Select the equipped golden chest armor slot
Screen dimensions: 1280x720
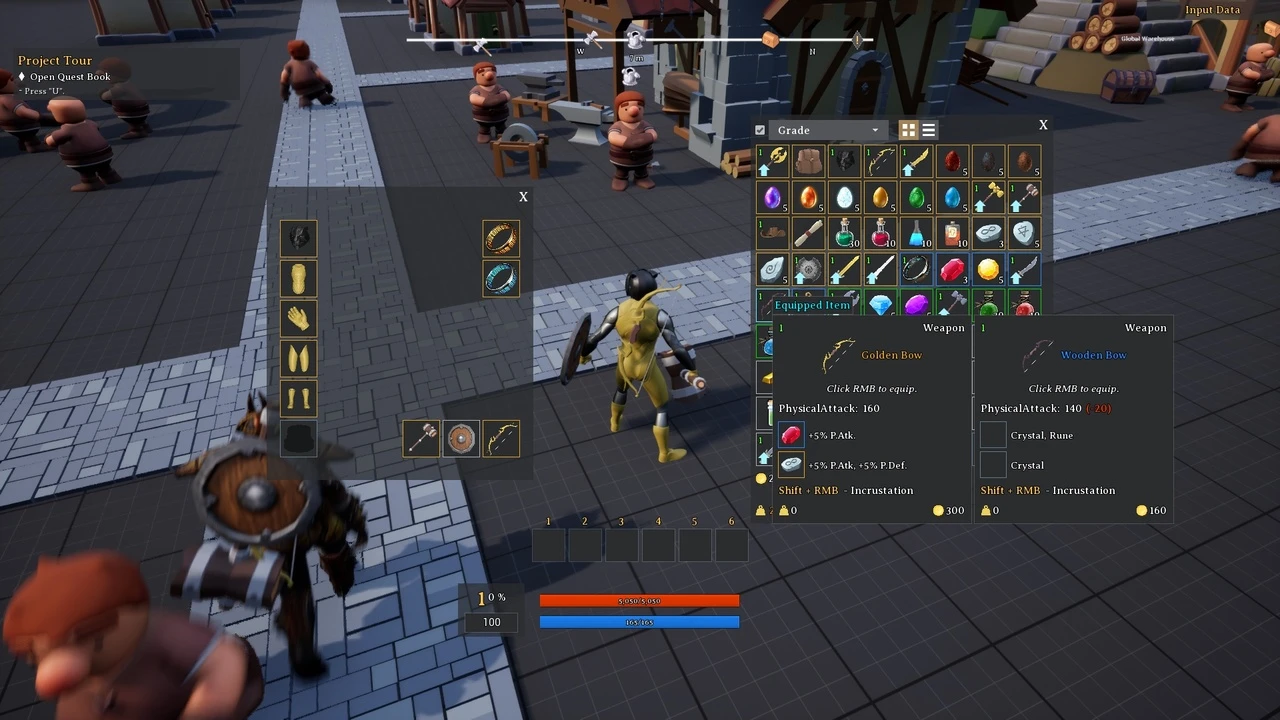[298, 278]
